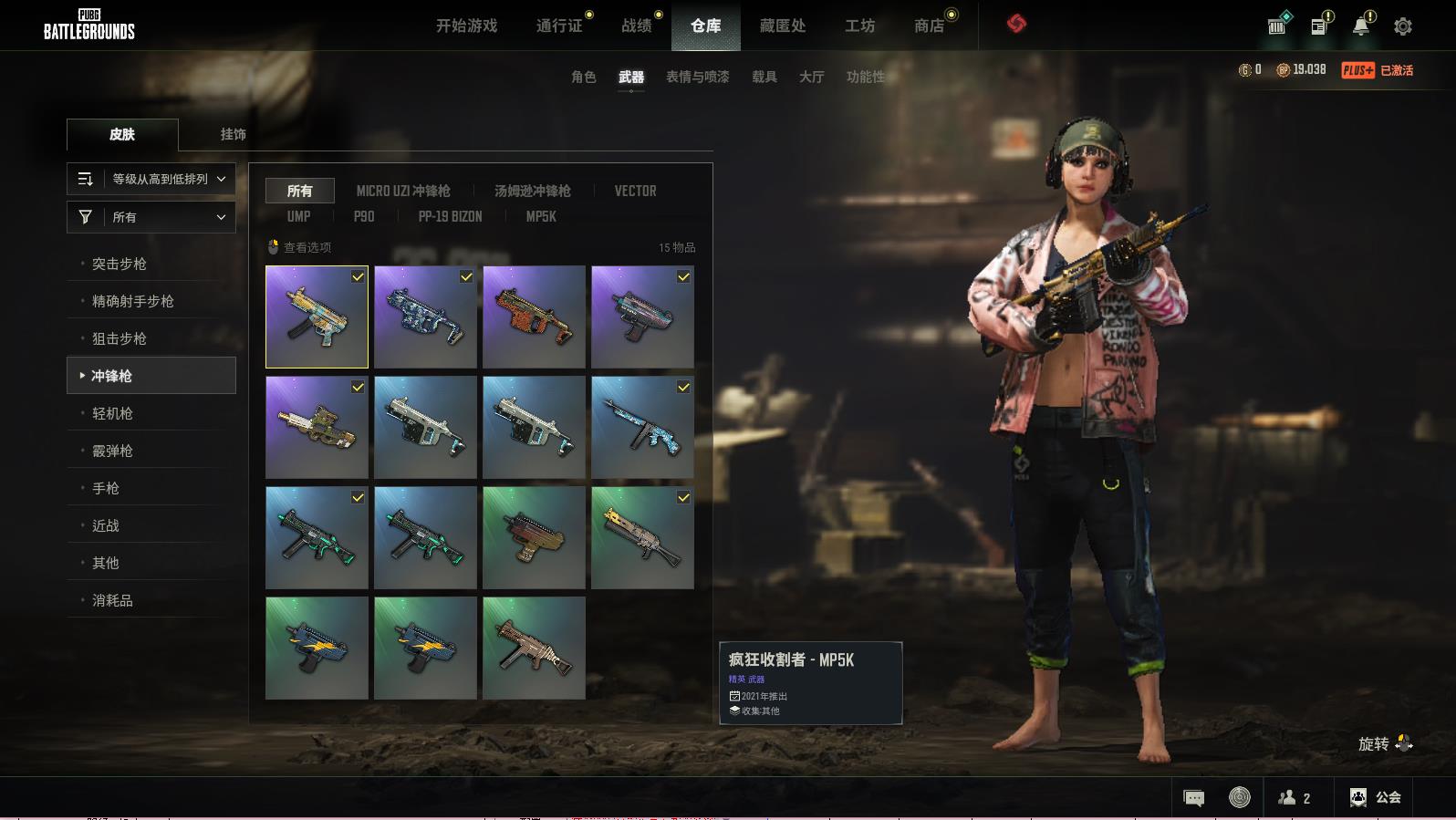The height and width of the screenshot is (820, 1456).
Task: Choose the 突击步枪 assault rifle category
Action: 120,264
